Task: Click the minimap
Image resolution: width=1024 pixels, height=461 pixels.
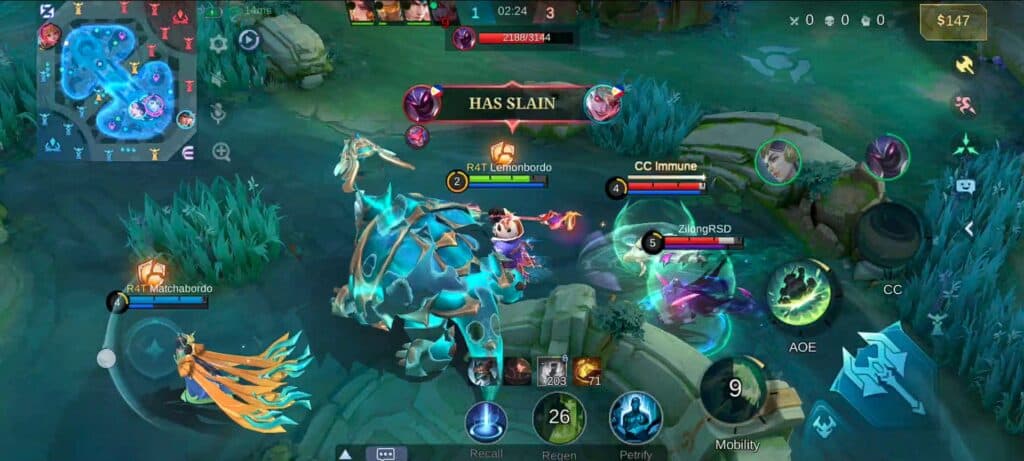Action: 117,78
